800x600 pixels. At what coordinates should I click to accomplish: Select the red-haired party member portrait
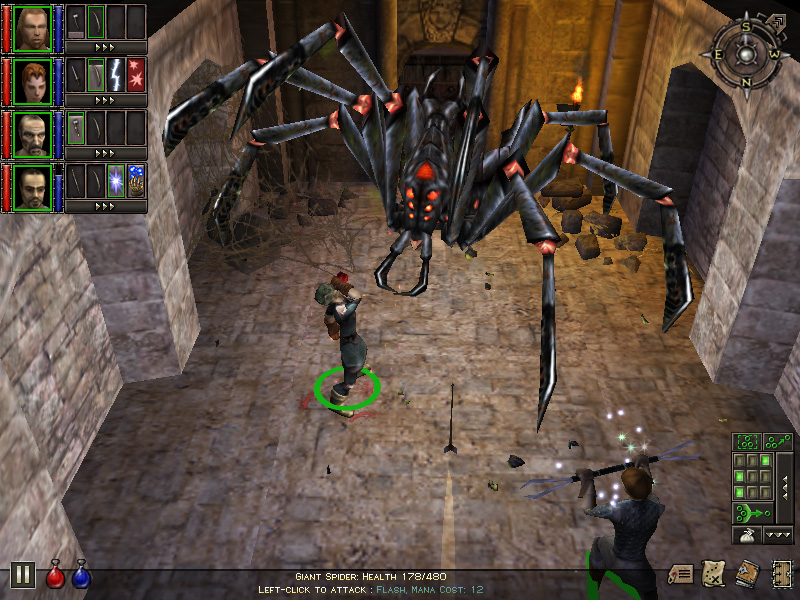point(33,78)
